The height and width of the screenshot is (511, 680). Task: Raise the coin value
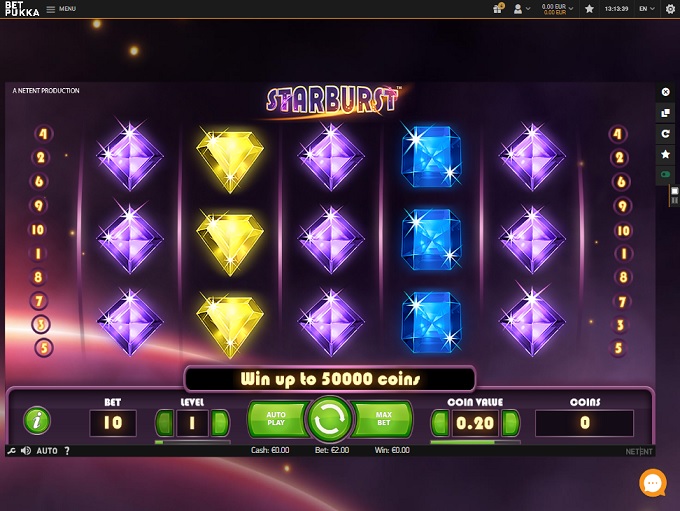(514, 423)
